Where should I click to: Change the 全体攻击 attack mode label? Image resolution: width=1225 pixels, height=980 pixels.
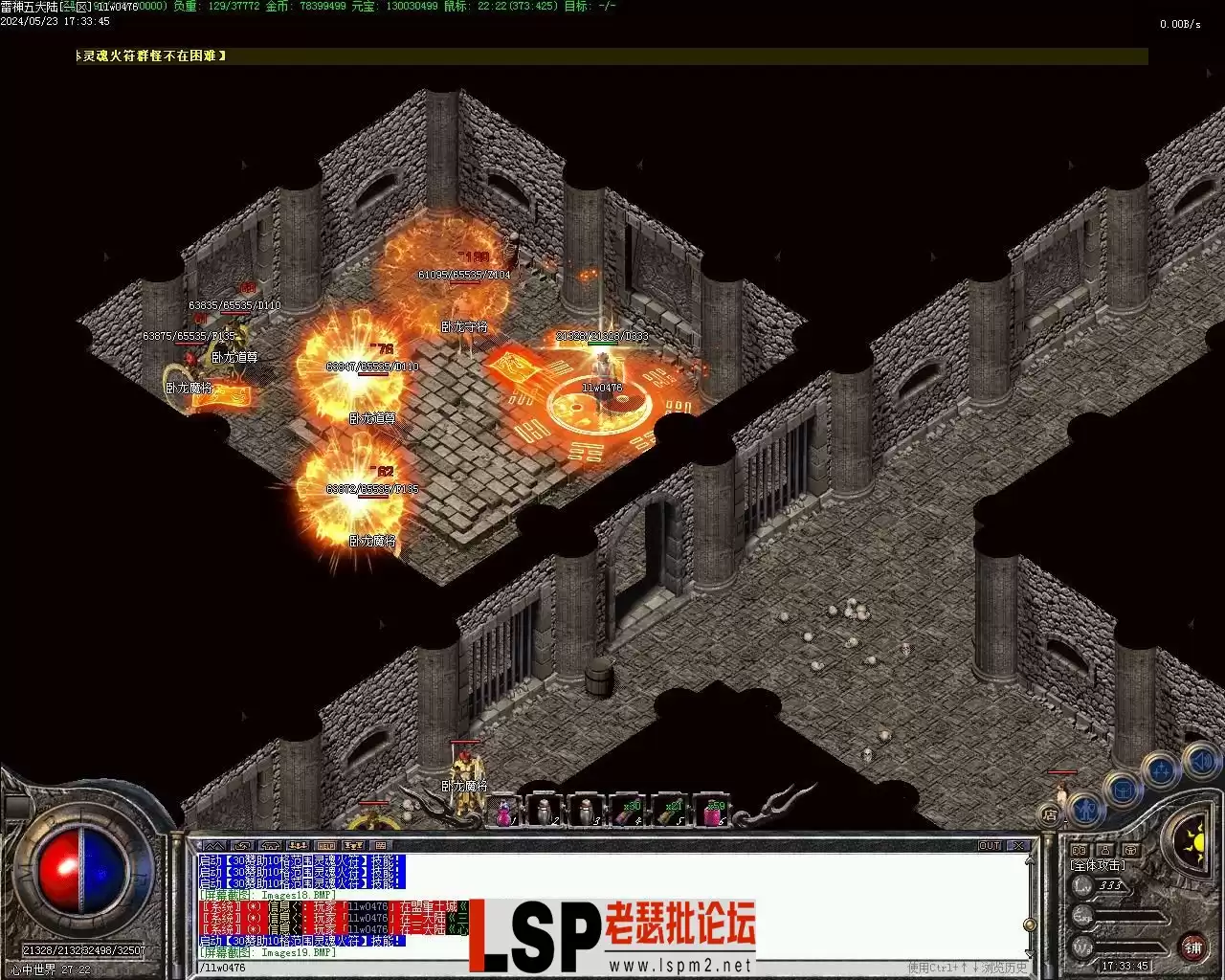[1097, 865]
